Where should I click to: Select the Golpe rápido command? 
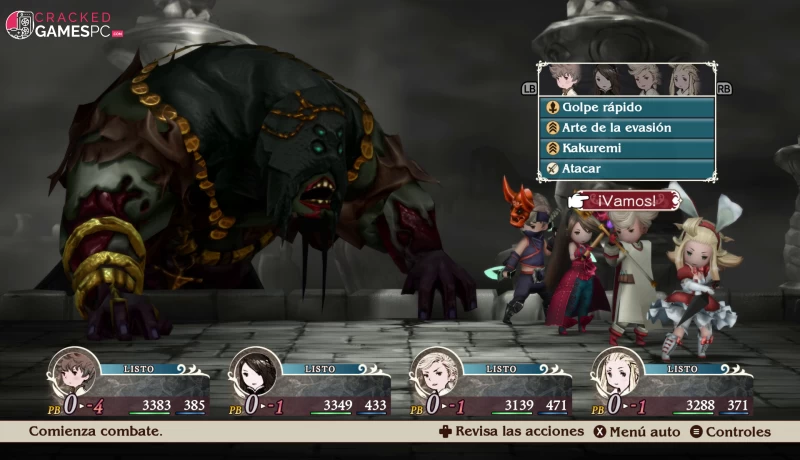[627, 107]
